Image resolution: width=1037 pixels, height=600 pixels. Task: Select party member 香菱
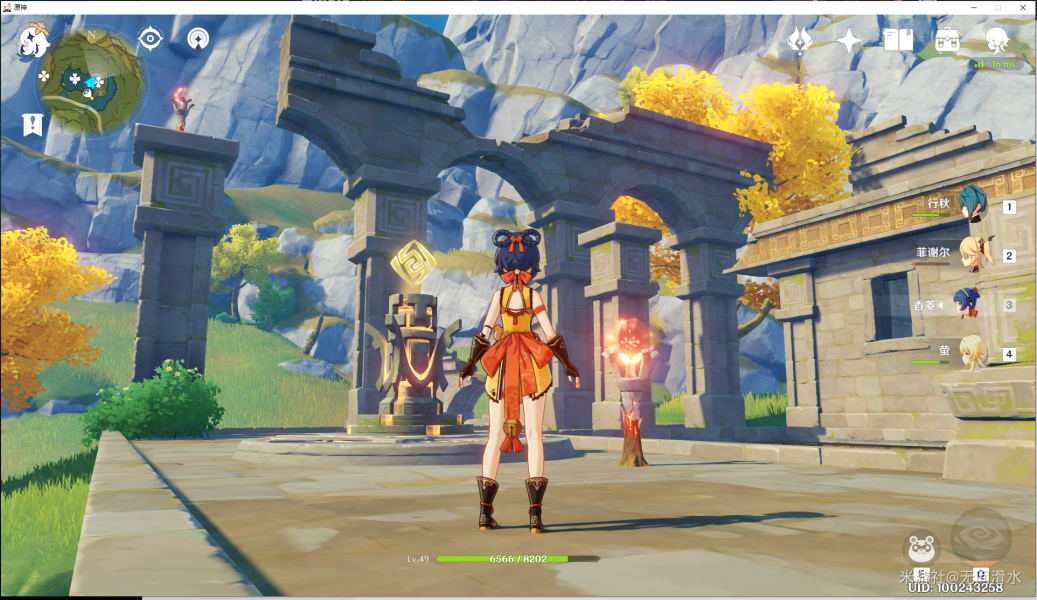tap(968, 303)
